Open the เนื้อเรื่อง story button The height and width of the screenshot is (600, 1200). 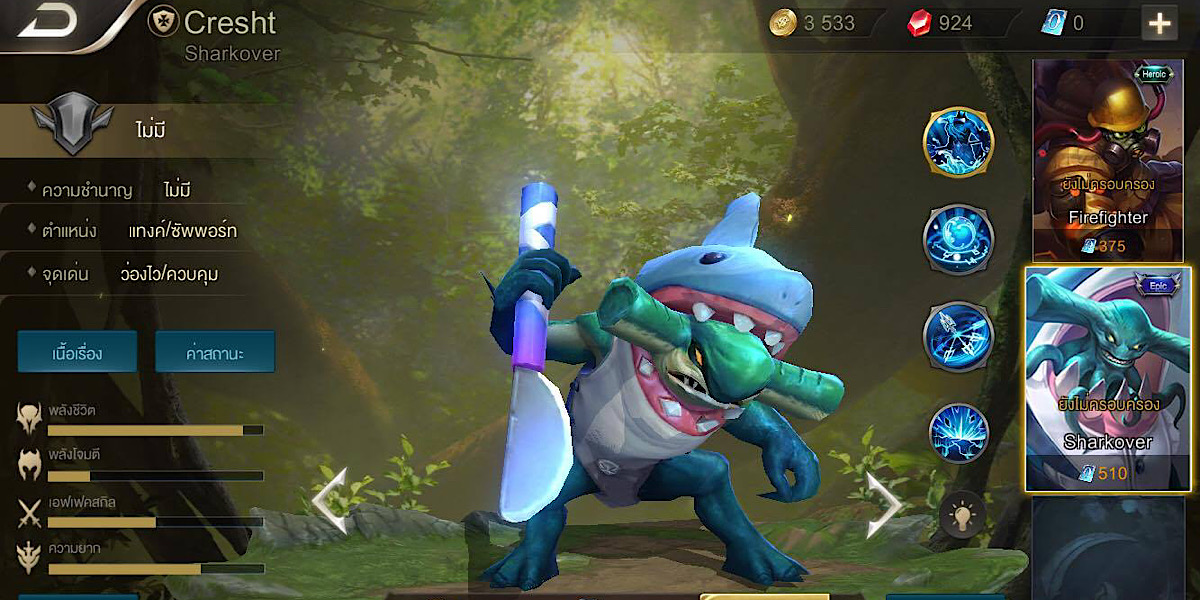point(77,352)
